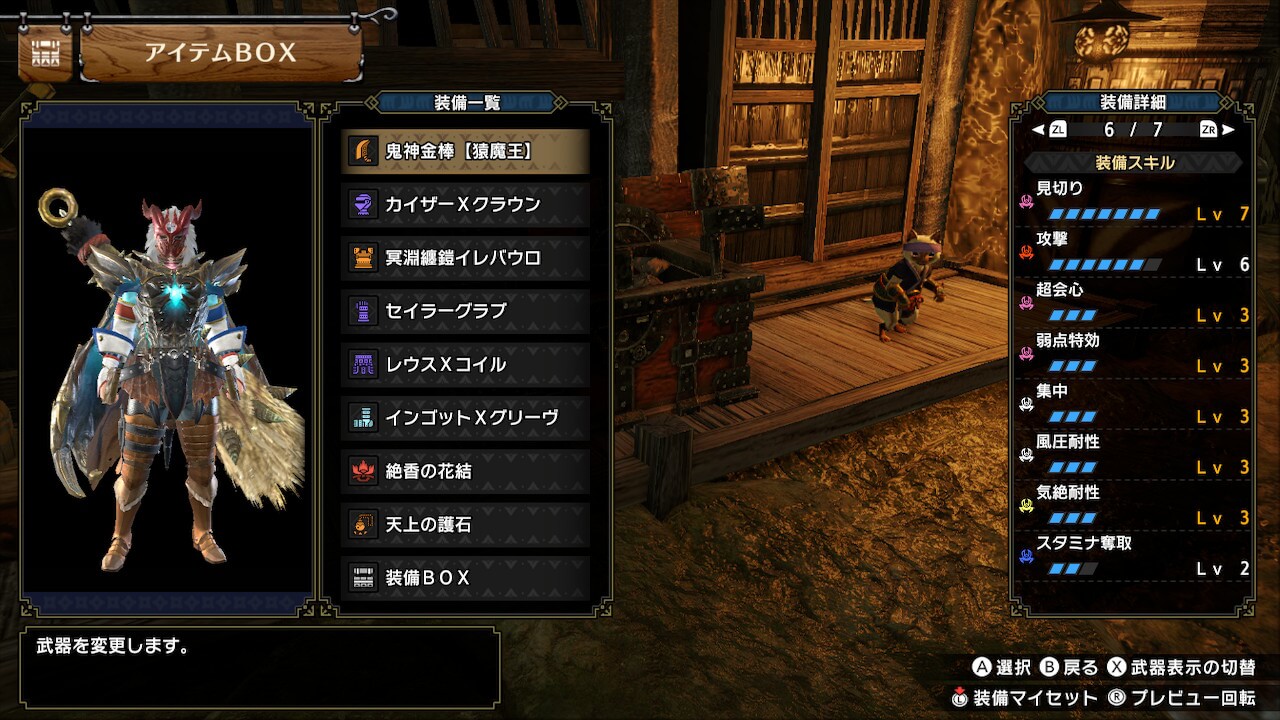The width and height of the screenshot is (1280, 720).
Task: Select the 気絶耐性 skill row
Action: (1134, 507)
